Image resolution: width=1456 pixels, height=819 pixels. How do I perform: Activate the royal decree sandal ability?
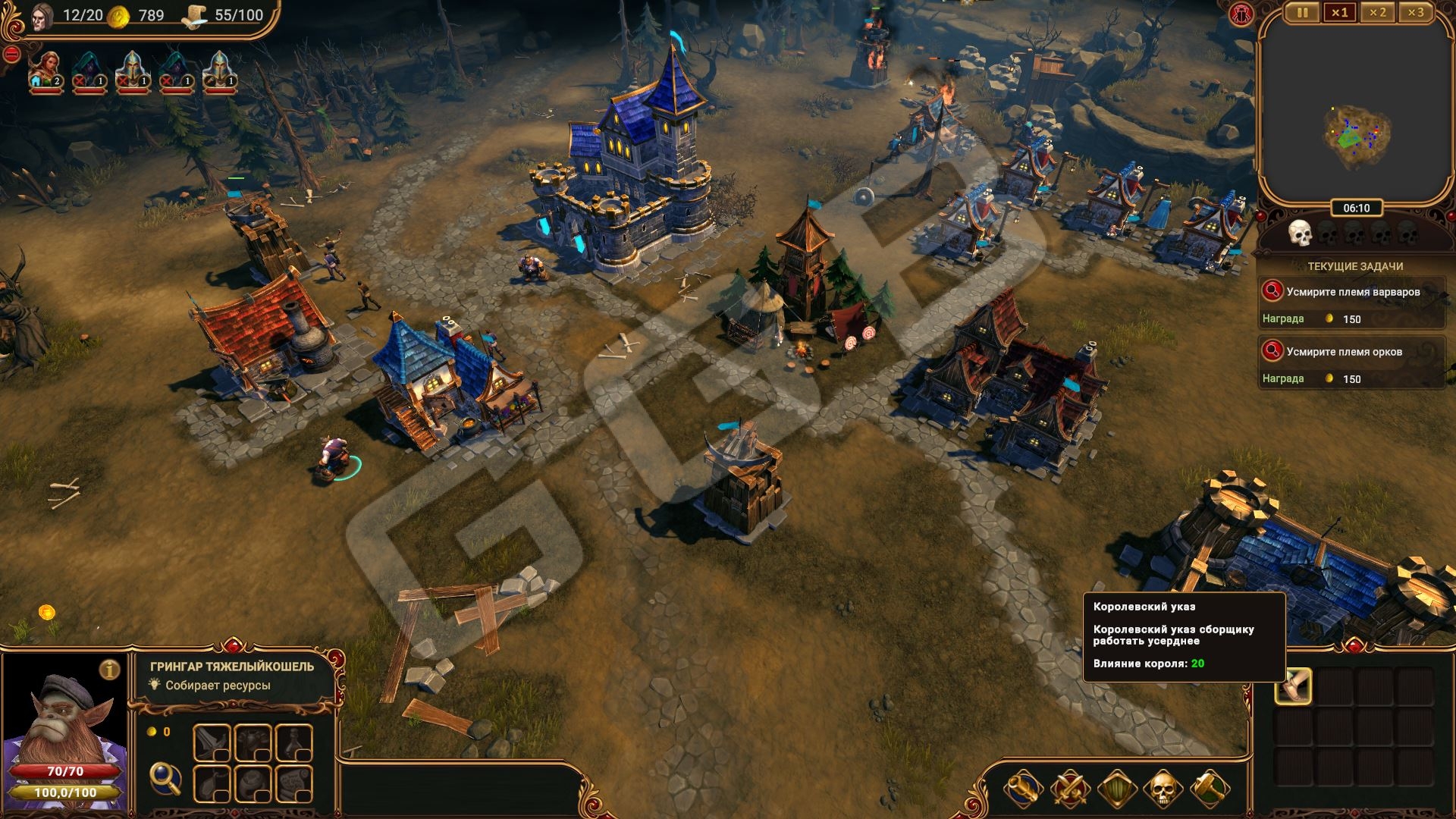[1293, 686]
